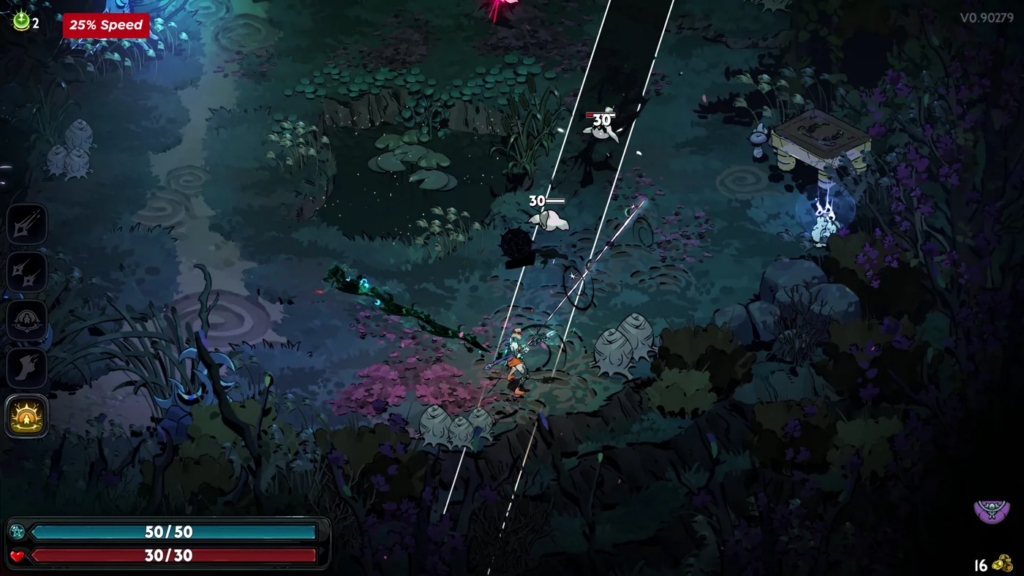Click the green Death Defiance orb icon

pyautogui.click(x=21, y=21)
